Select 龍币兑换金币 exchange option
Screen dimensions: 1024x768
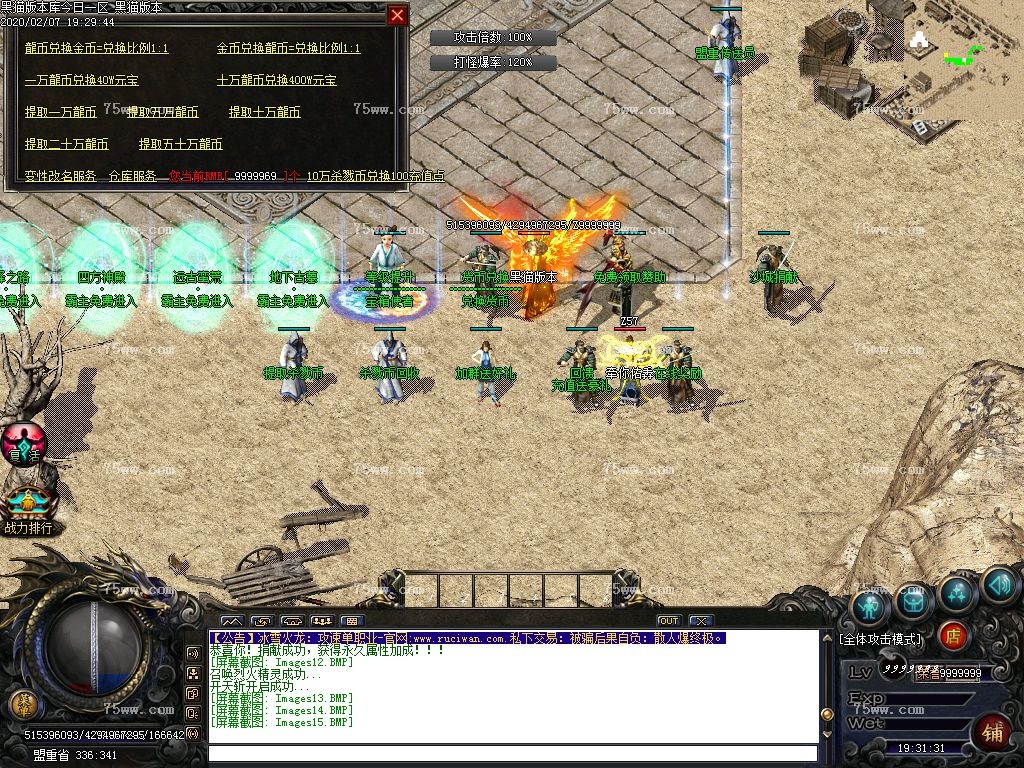click(x=97, y=48)
